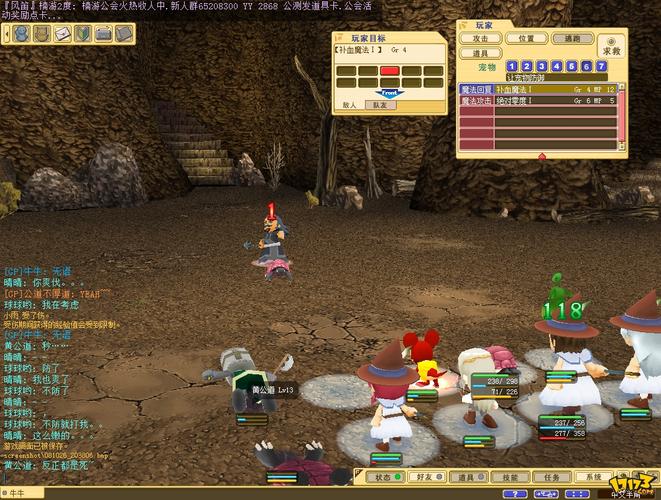661x500 pixels.
Task: Open the 任务 (Quests) log
Action: click(x=553, y=477)
